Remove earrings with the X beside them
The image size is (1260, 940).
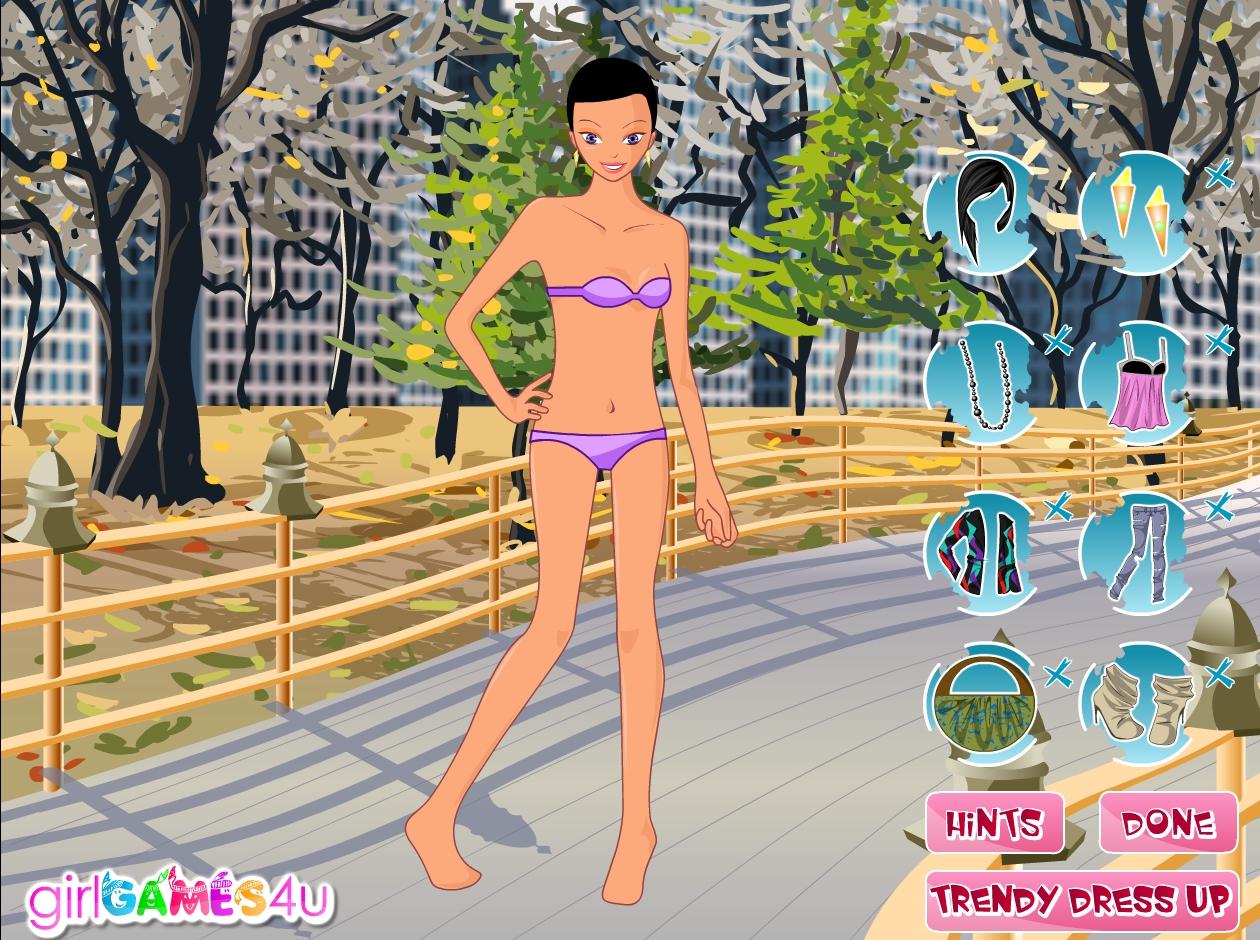click(x=1218, y=178)
